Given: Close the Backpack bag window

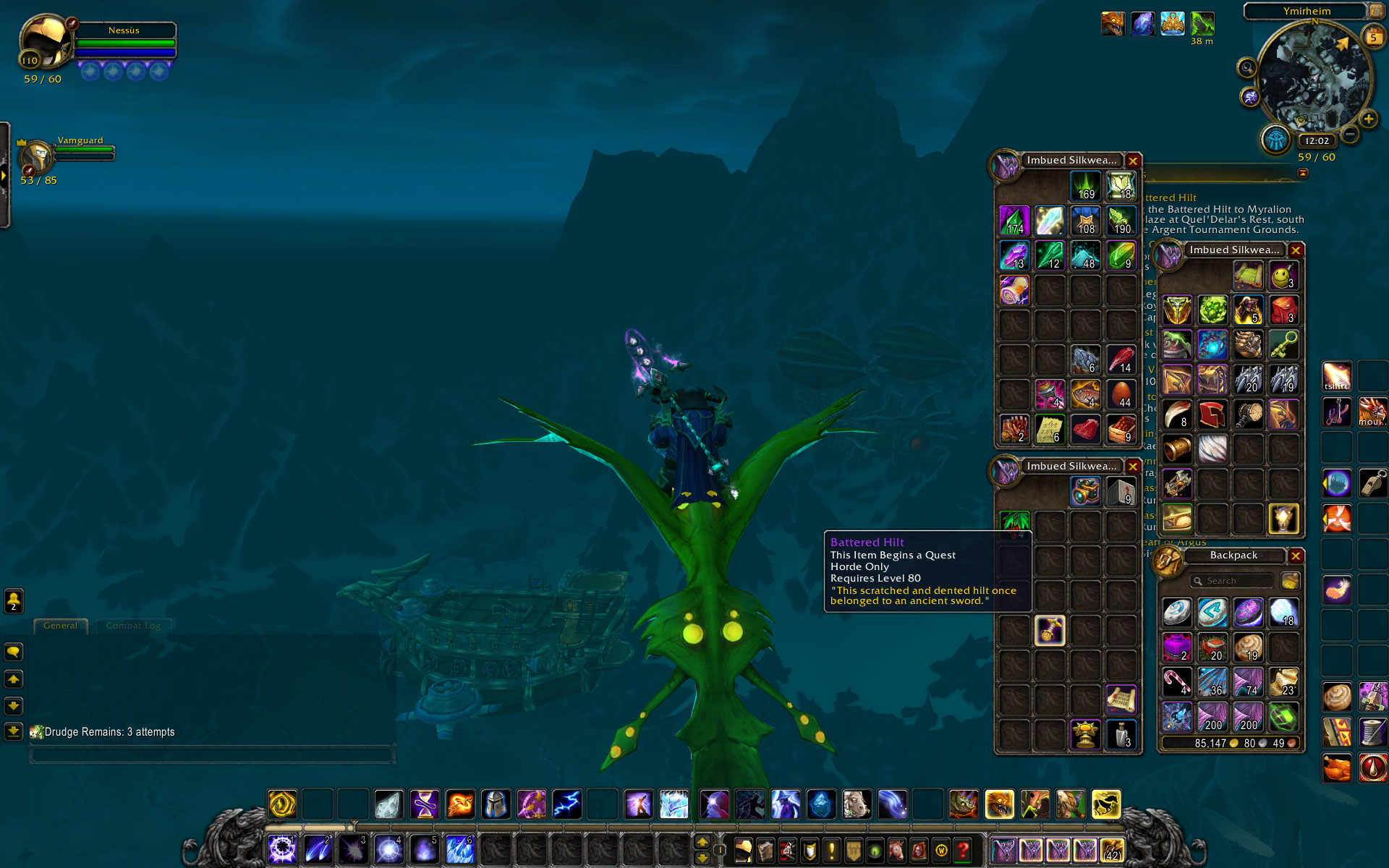Looking at the screenshot, I should tap(1296, 556).
